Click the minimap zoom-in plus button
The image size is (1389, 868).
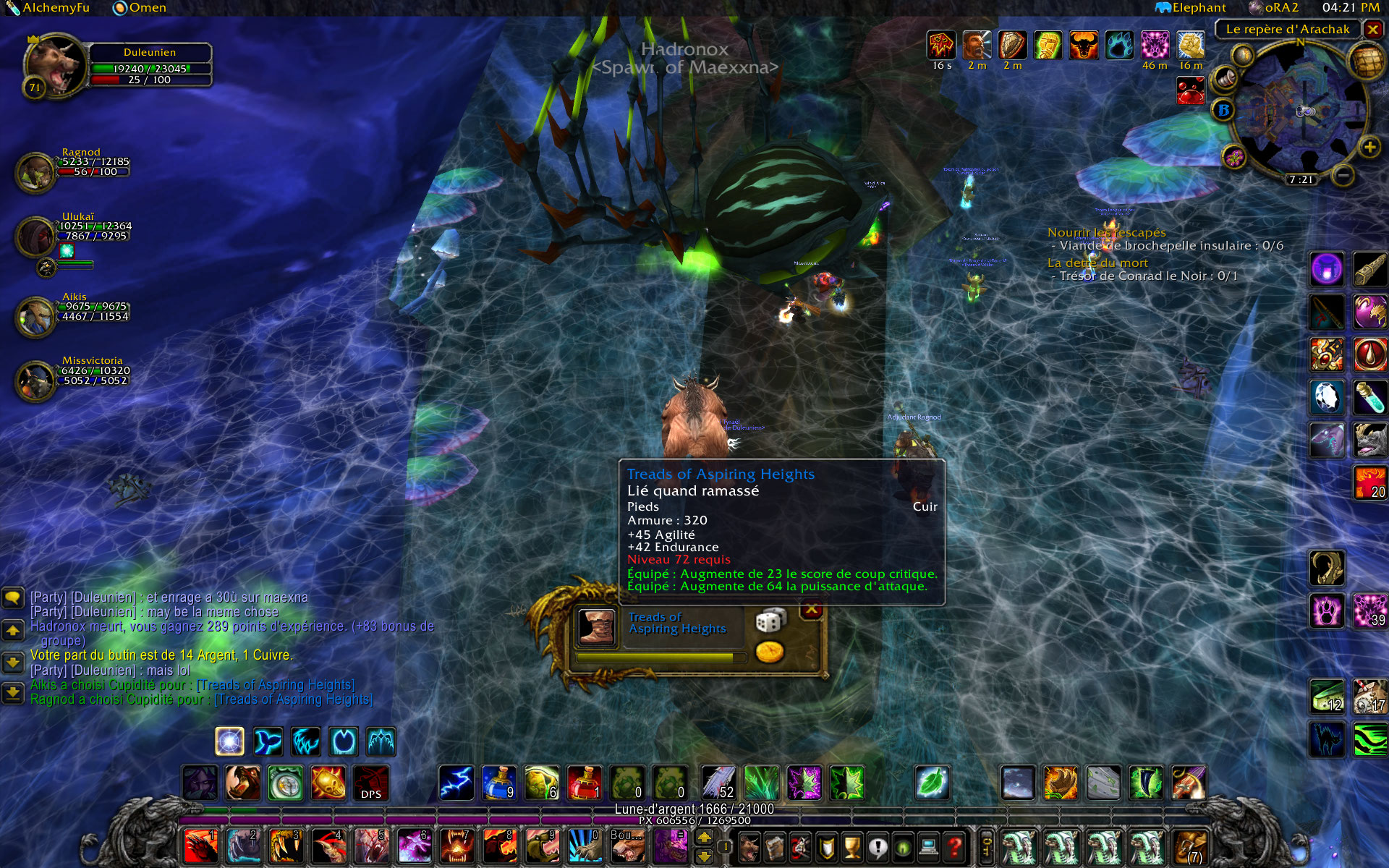point(1369,148)
